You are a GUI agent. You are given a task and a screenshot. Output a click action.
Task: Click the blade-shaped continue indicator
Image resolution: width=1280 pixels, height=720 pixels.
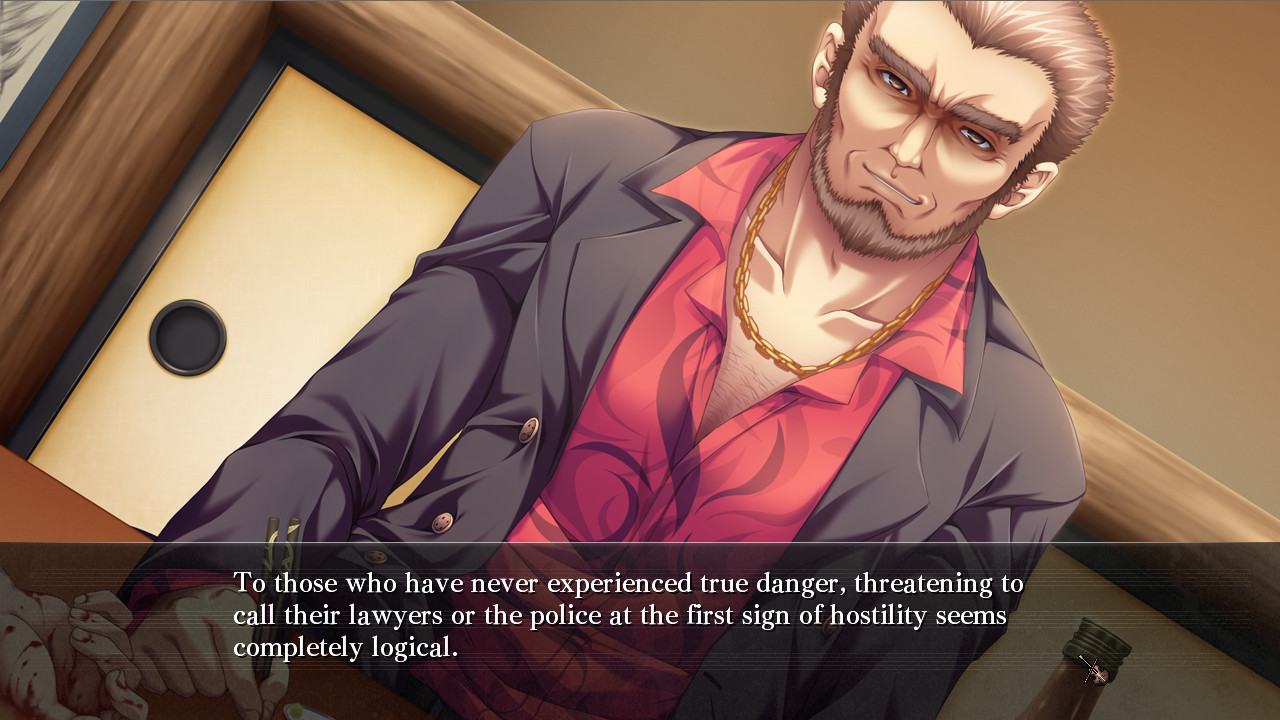tap(1093, 670)
